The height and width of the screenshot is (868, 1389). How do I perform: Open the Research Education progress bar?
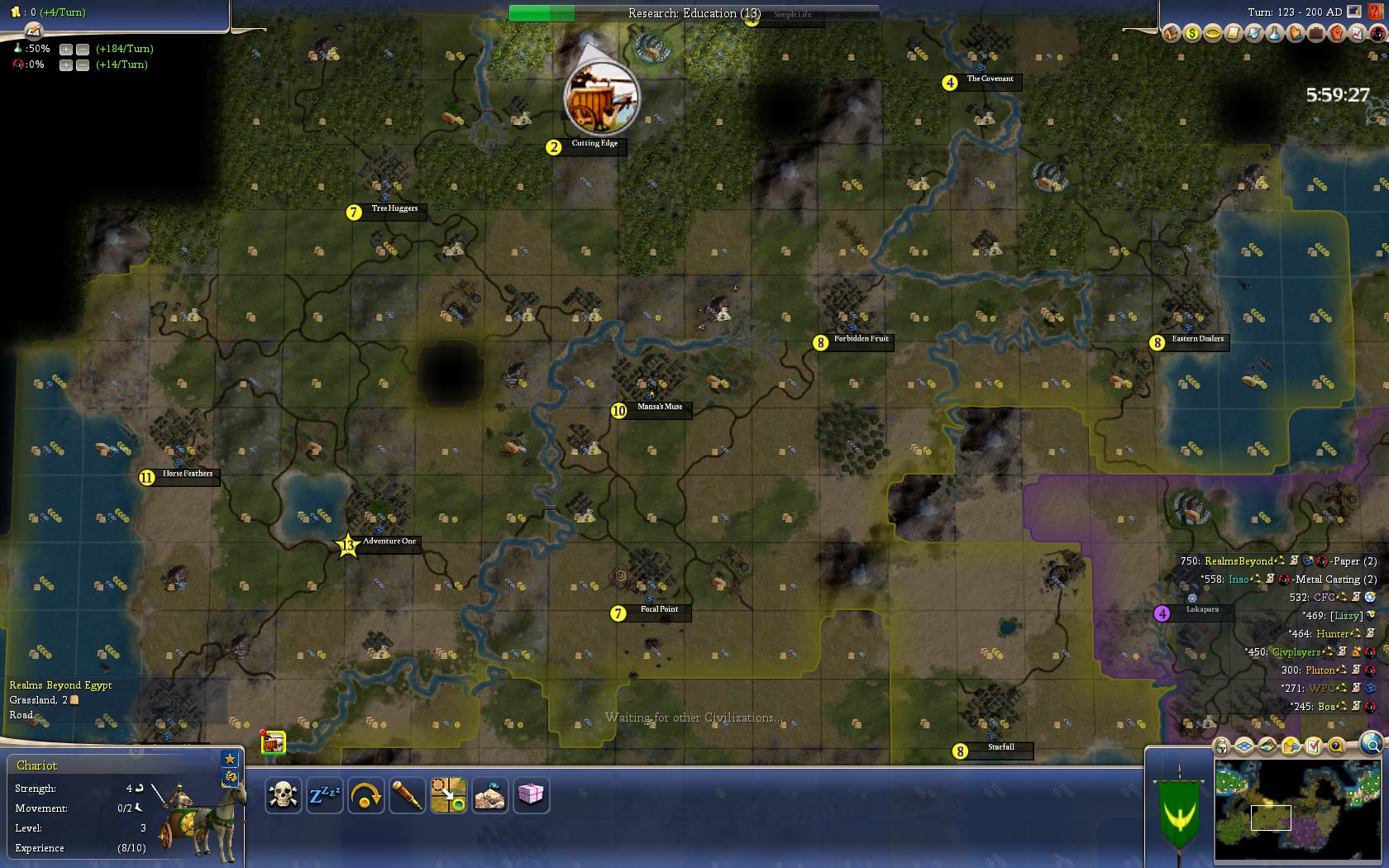693,13
